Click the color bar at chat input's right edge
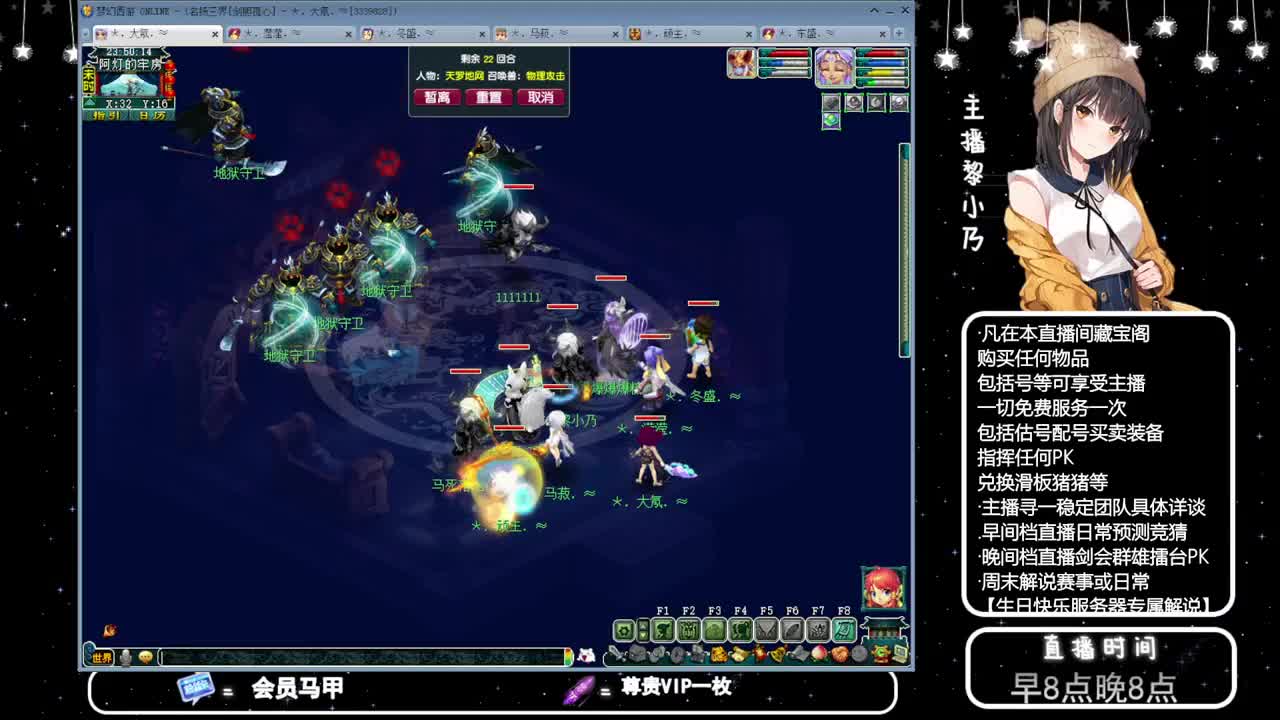The width and height of the screenshot is (1280, 720). pos(568,655)
